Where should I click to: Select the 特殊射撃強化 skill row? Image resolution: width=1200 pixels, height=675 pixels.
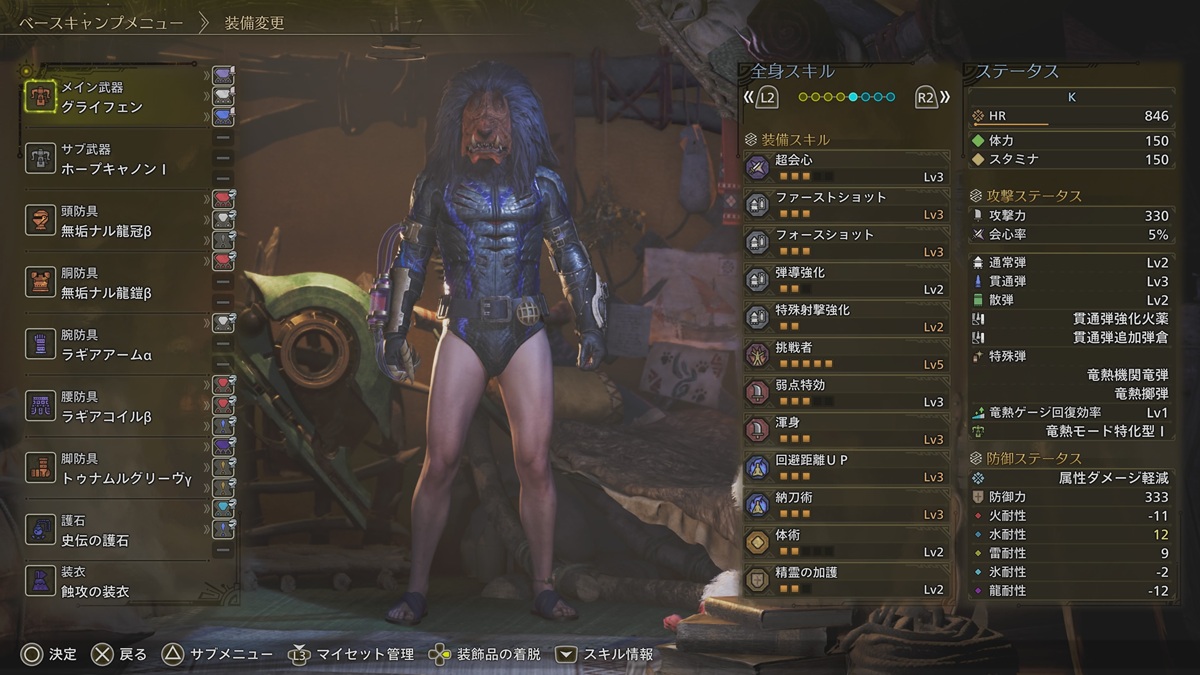pos(846,318)
